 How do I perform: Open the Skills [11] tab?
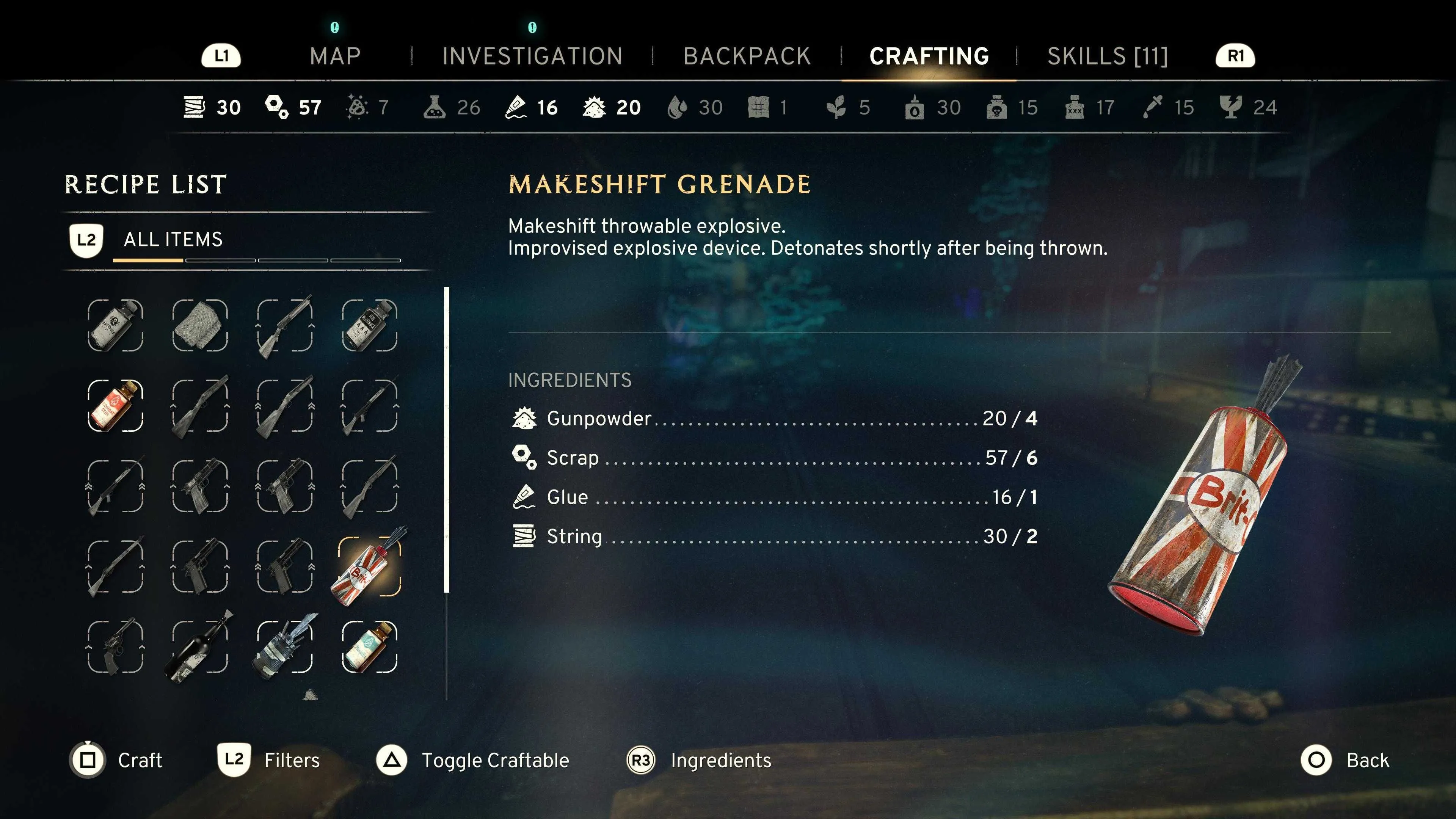tap(1107, 56)
